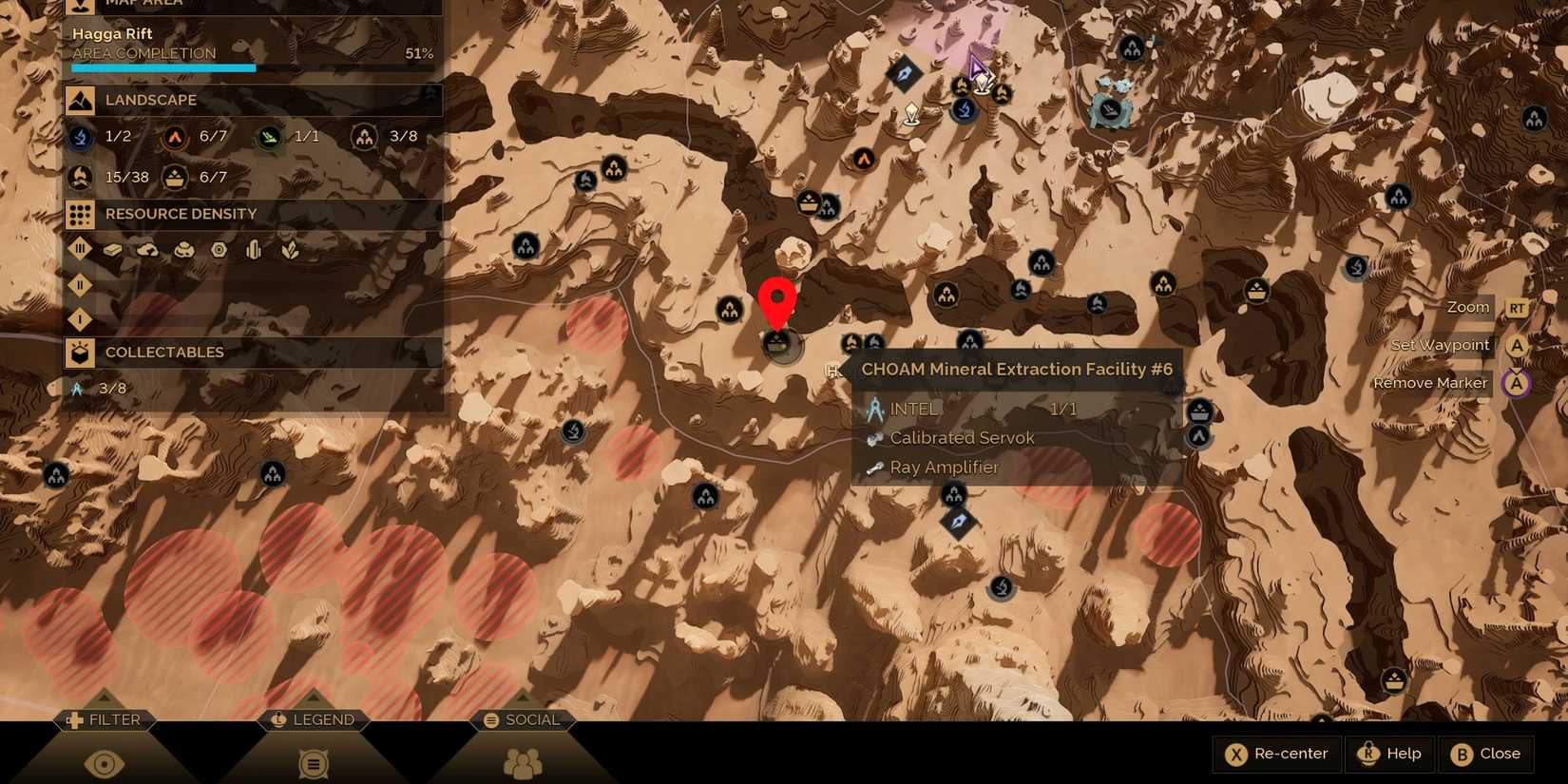Switch to the SOCIAL tab

[522, 719]
